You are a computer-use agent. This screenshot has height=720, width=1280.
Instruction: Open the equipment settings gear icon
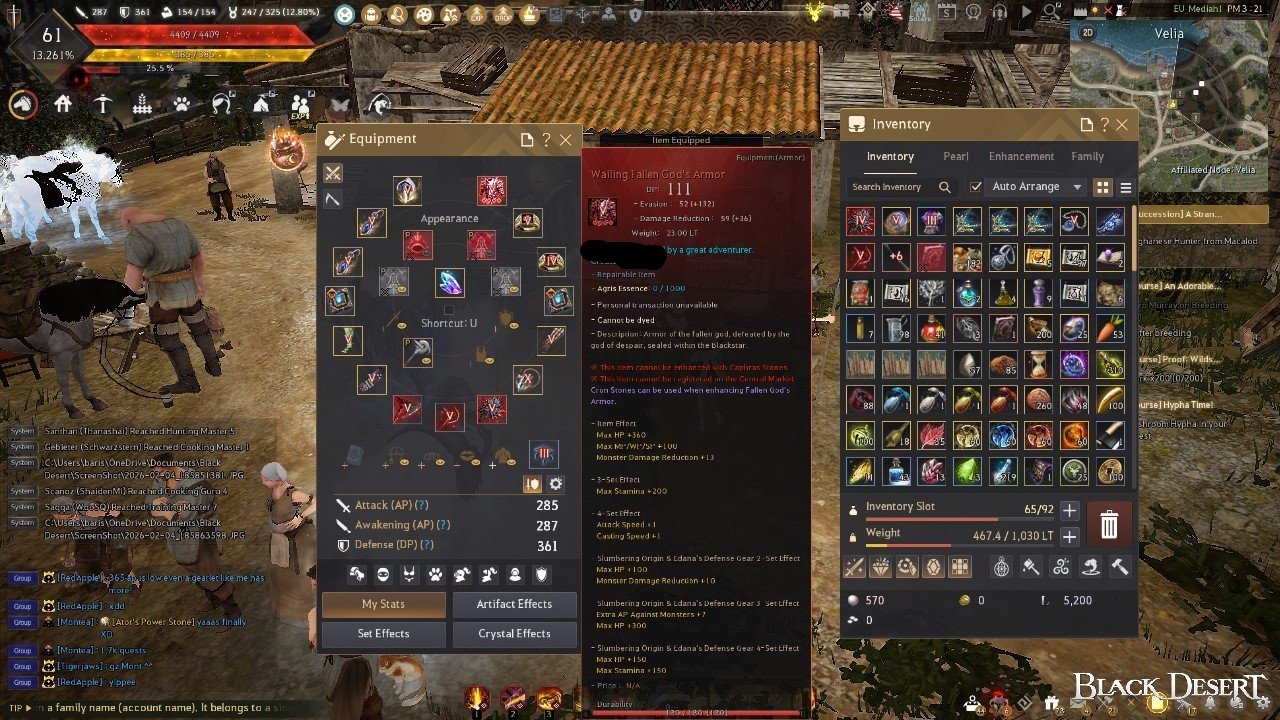click(556, 484)
